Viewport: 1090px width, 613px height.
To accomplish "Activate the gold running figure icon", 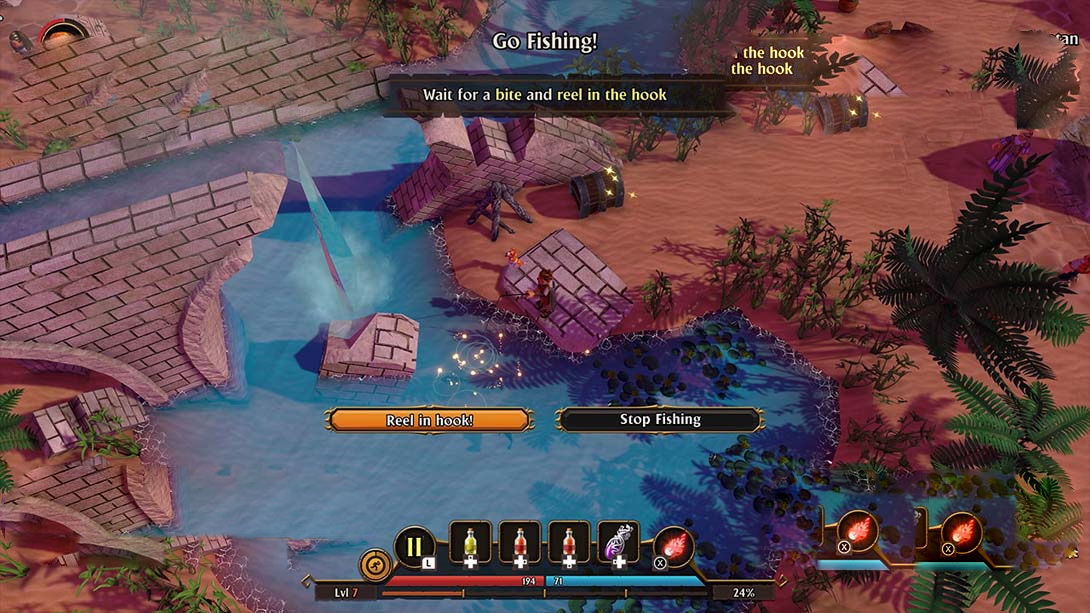I will point(376,565).
